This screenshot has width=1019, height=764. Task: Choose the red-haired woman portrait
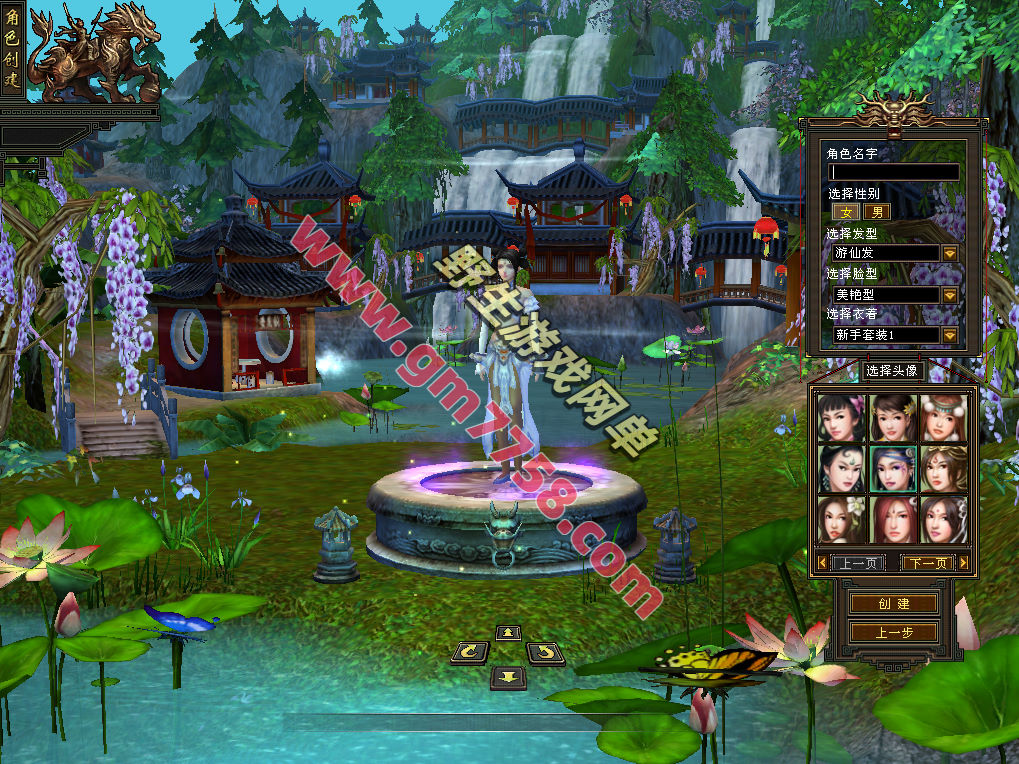893,519
